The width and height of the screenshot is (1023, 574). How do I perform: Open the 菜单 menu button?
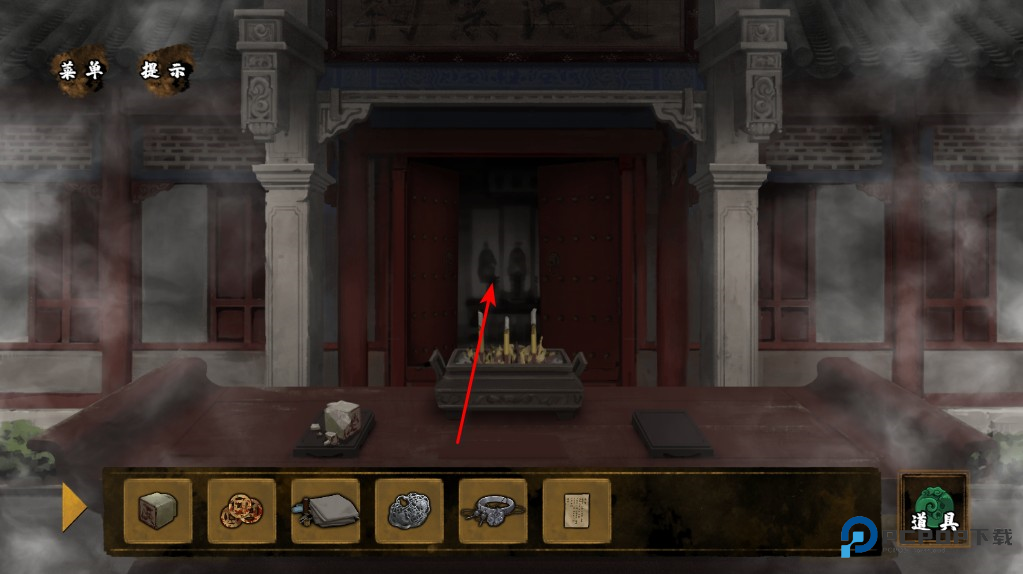click(81, 71)
